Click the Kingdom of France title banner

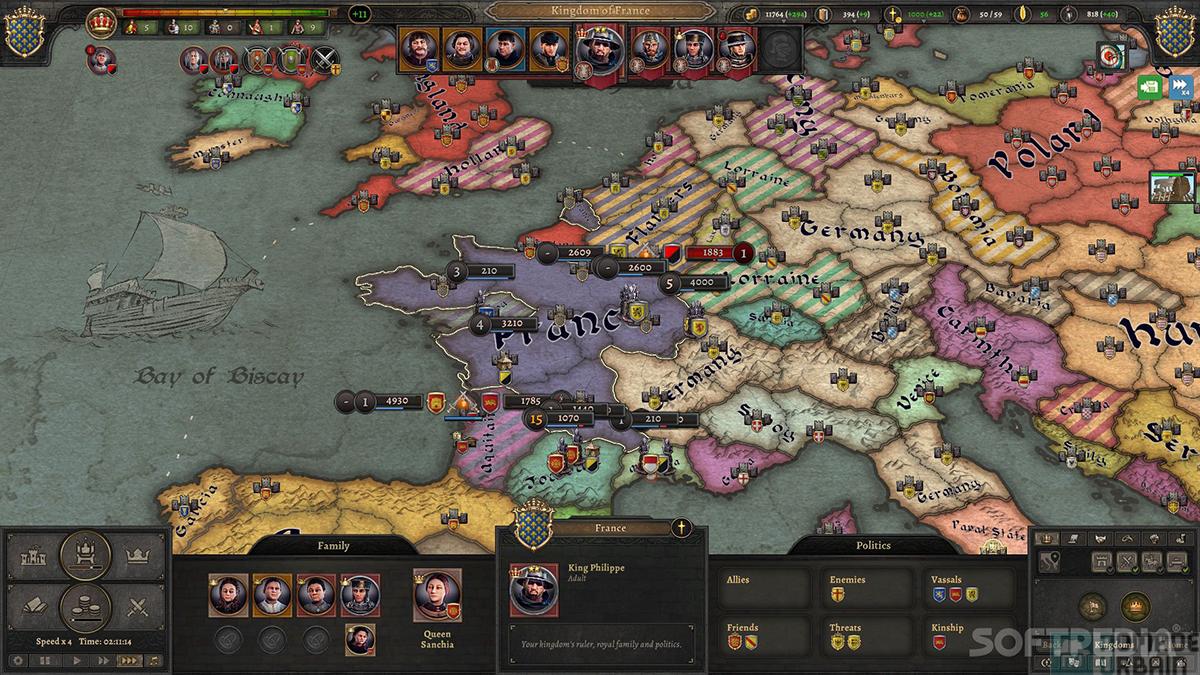pyautogui.click(x=600, y=11)
